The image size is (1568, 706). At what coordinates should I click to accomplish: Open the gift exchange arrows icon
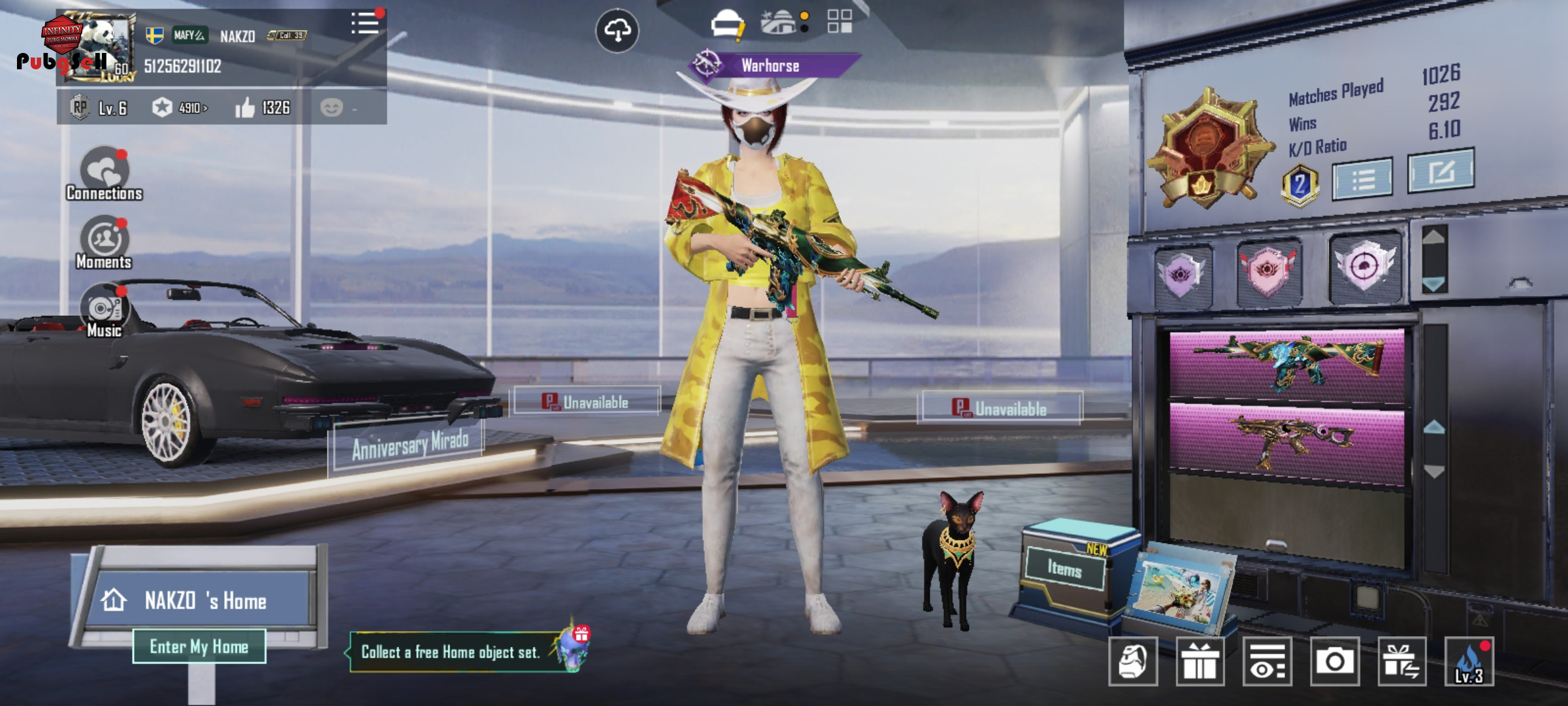tap(1401, 662)
